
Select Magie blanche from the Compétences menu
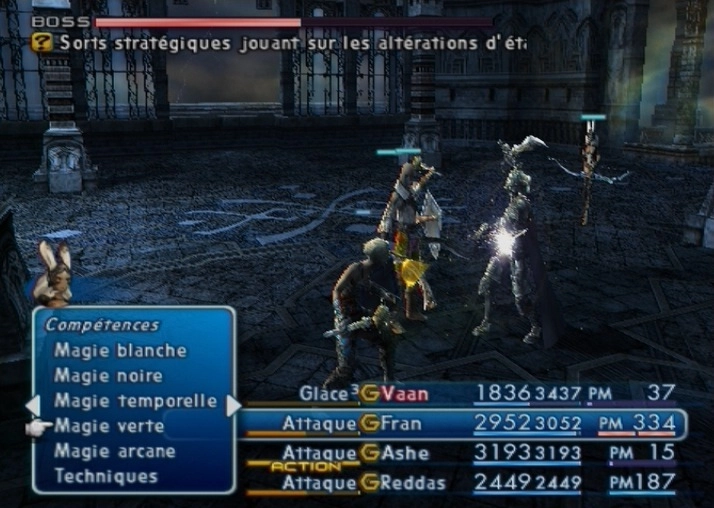(x=120, y=351)
